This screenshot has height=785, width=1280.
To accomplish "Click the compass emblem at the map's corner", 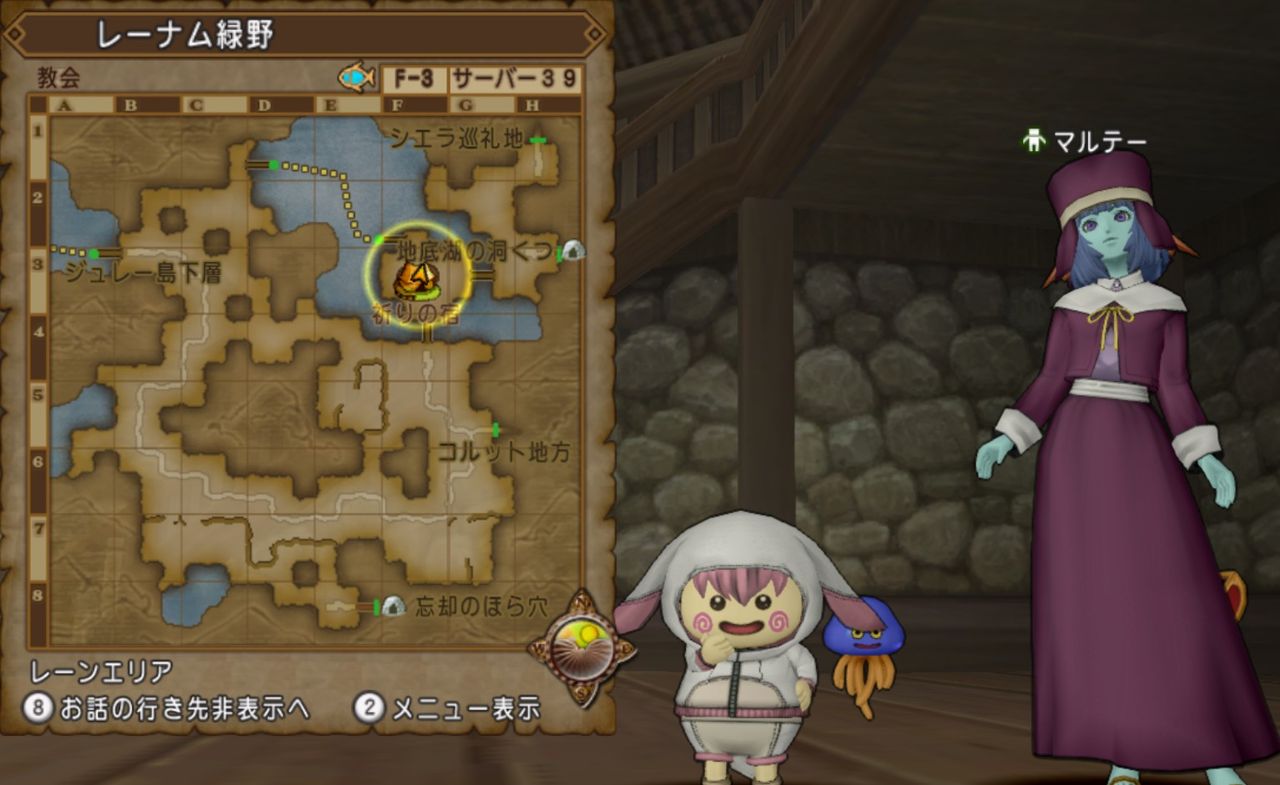I will pyautogui.click(x=583, y=645).
